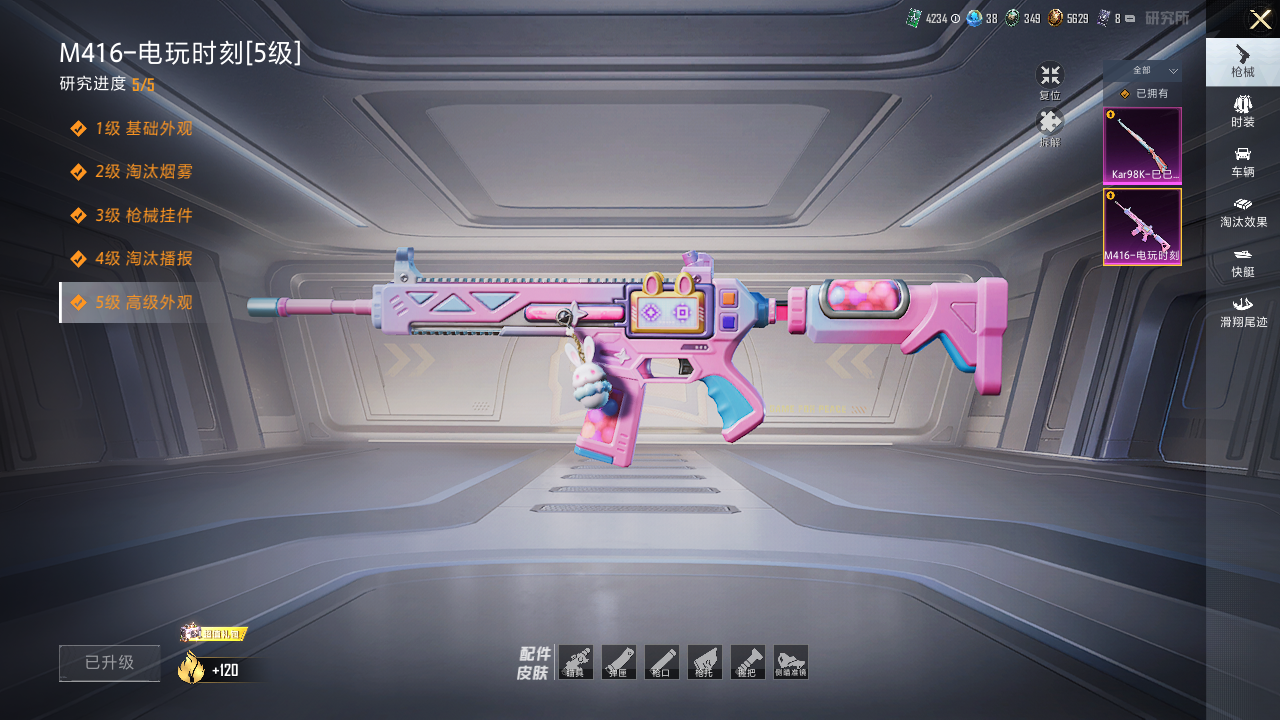Open the 弹匣 magazine attachment skin slot
Screen dimensions: 1280x720
click(x=618, y=662)
